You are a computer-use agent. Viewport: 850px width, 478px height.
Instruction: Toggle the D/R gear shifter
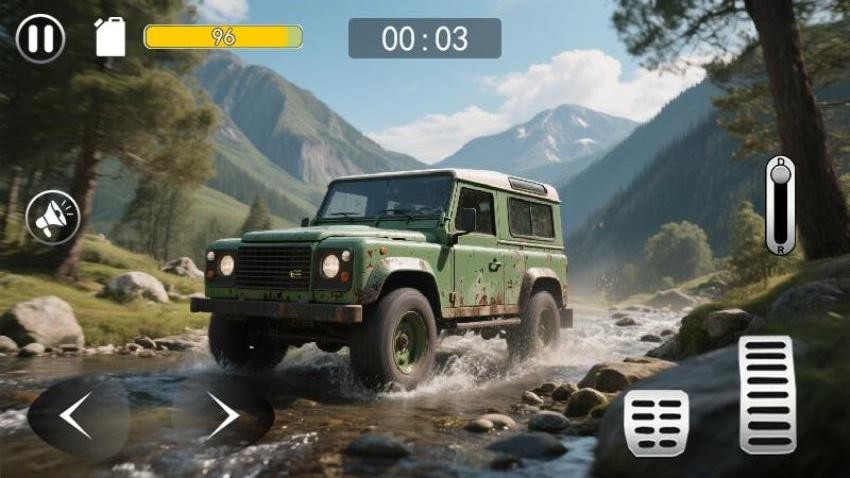click(780, 204)
